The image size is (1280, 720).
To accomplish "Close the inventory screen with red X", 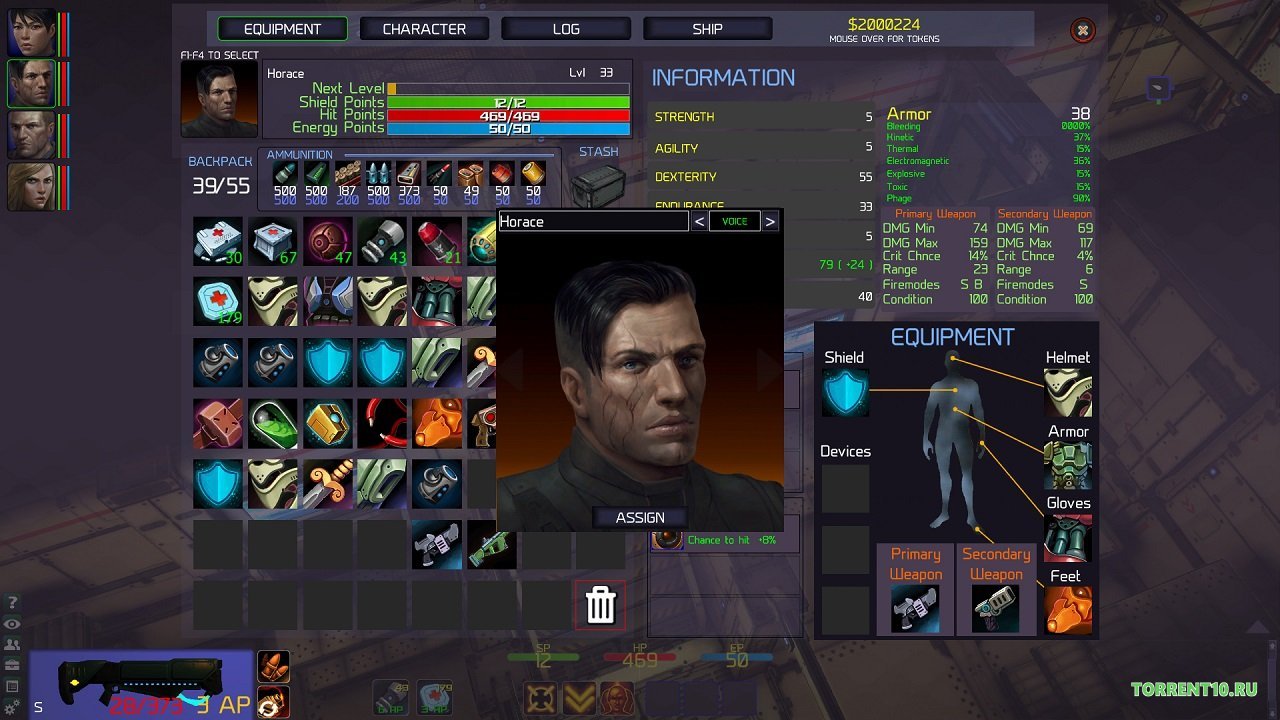I will tap(1082, 31).
